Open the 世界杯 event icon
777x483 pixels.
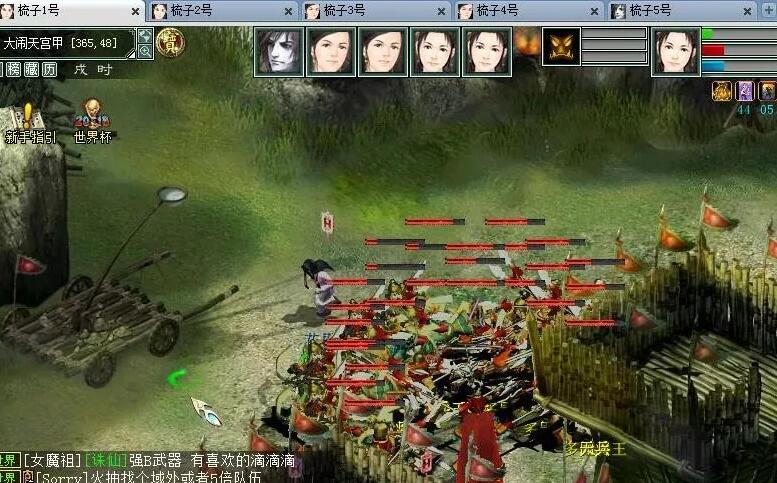click(92, 120)
